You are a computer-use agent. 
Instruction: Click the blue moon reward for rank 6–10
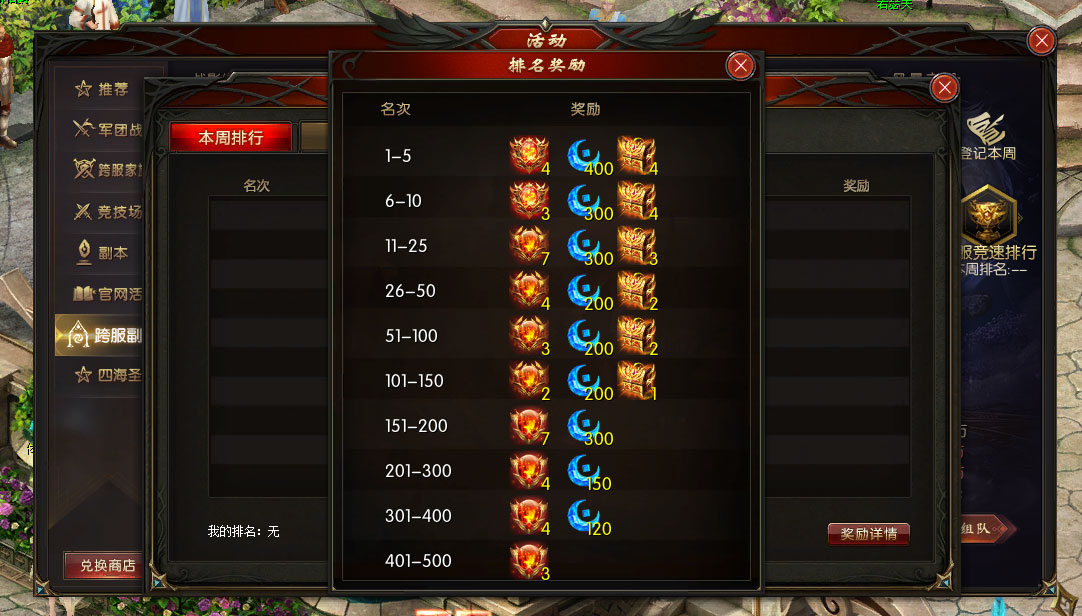[585, 200]
